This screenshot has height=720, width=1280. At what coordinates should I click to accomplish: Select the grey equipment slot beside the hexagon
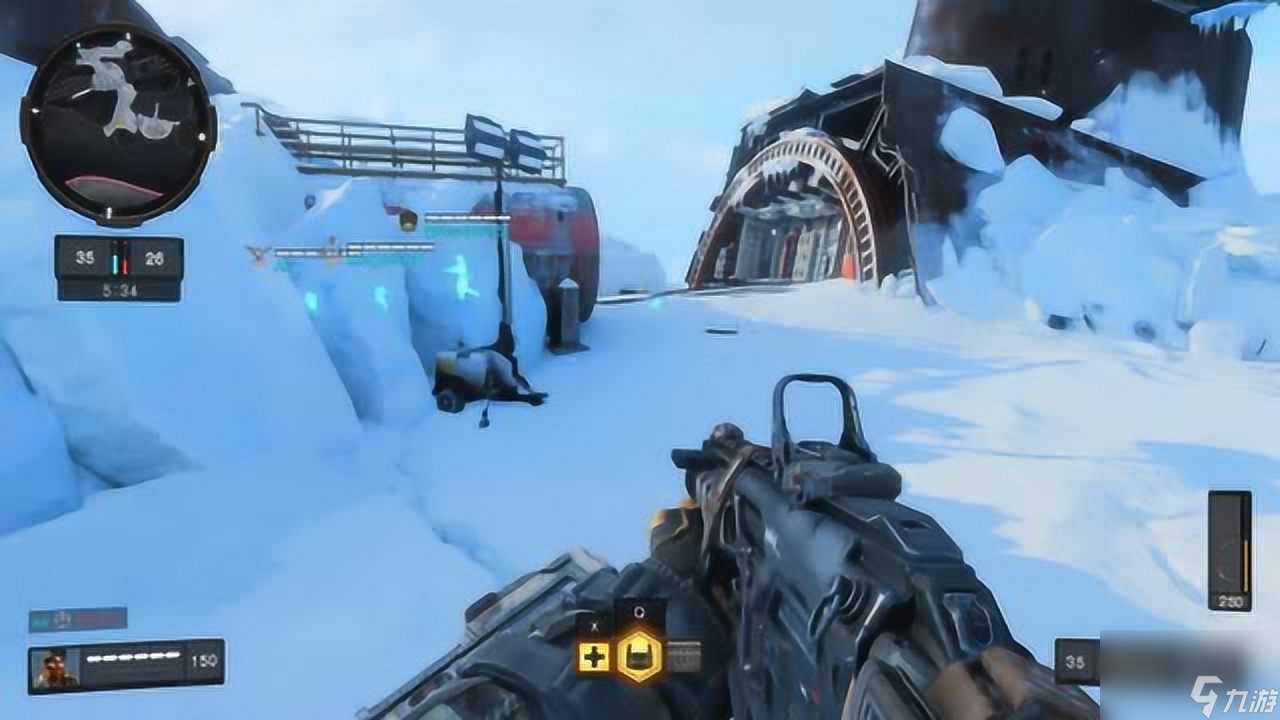[x=683, y=656]
